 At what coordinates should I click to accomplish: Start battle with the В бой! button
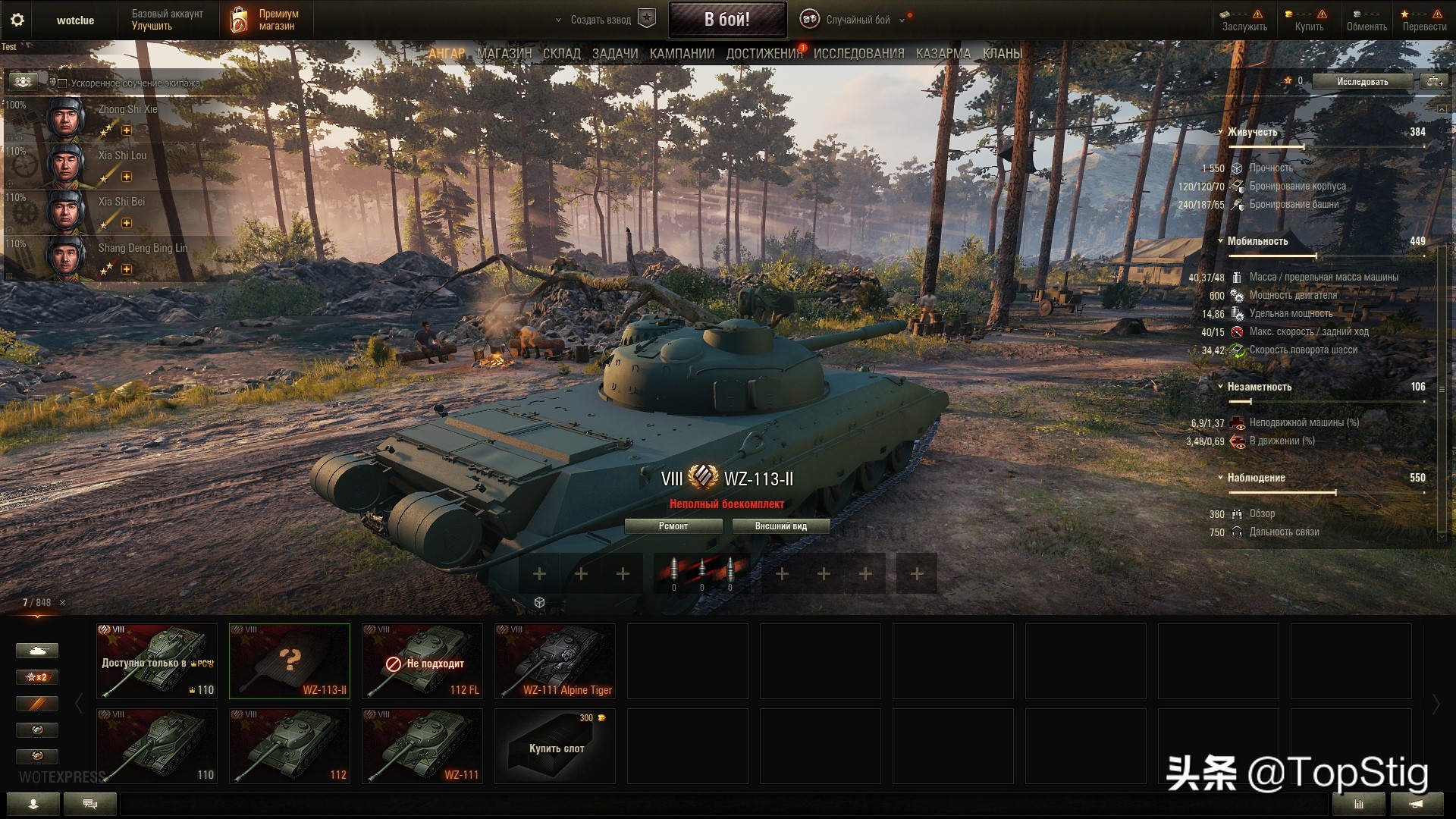726,20
